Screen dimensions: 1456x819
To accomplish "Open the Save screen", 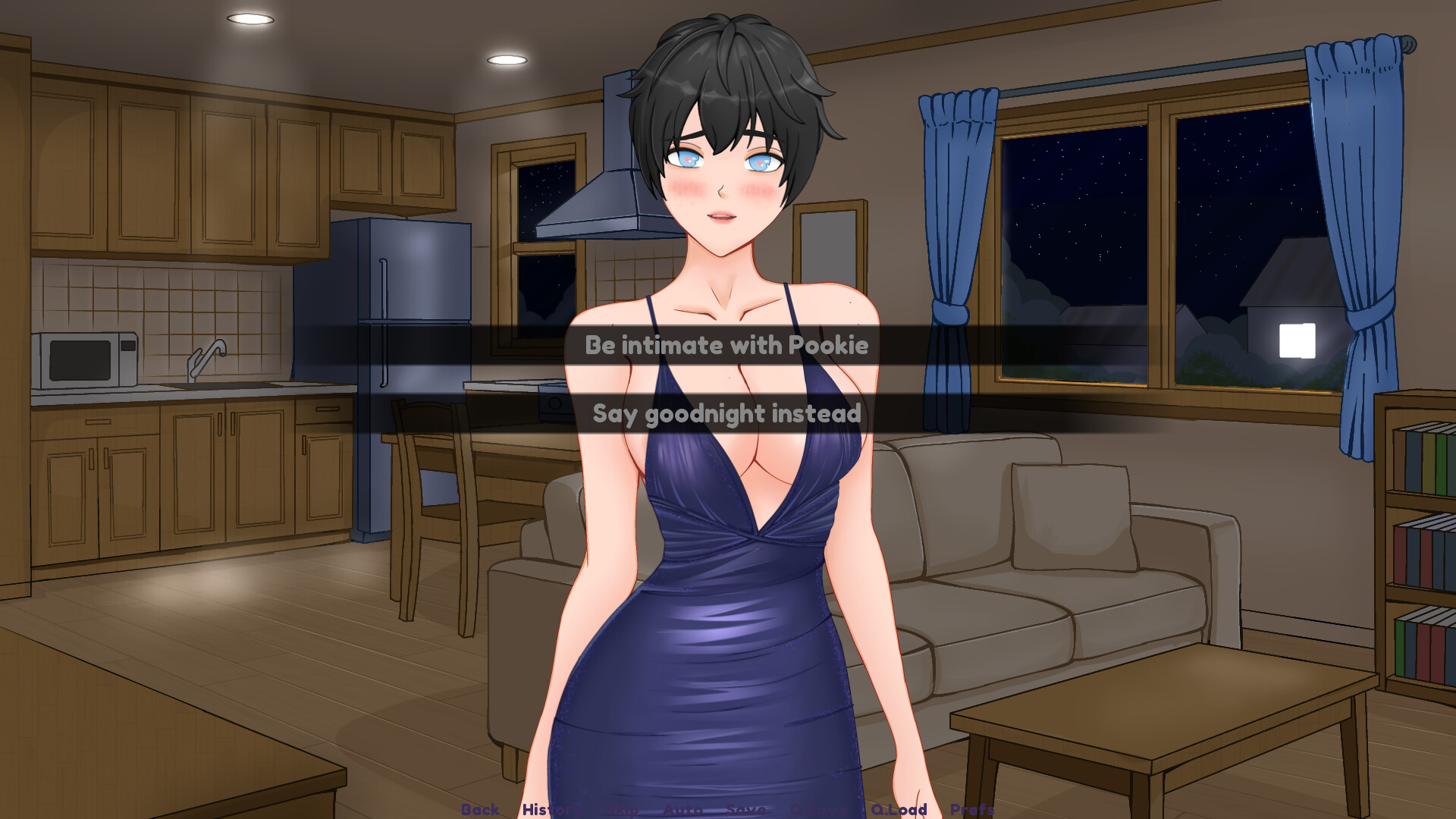I will coord(745,810).
